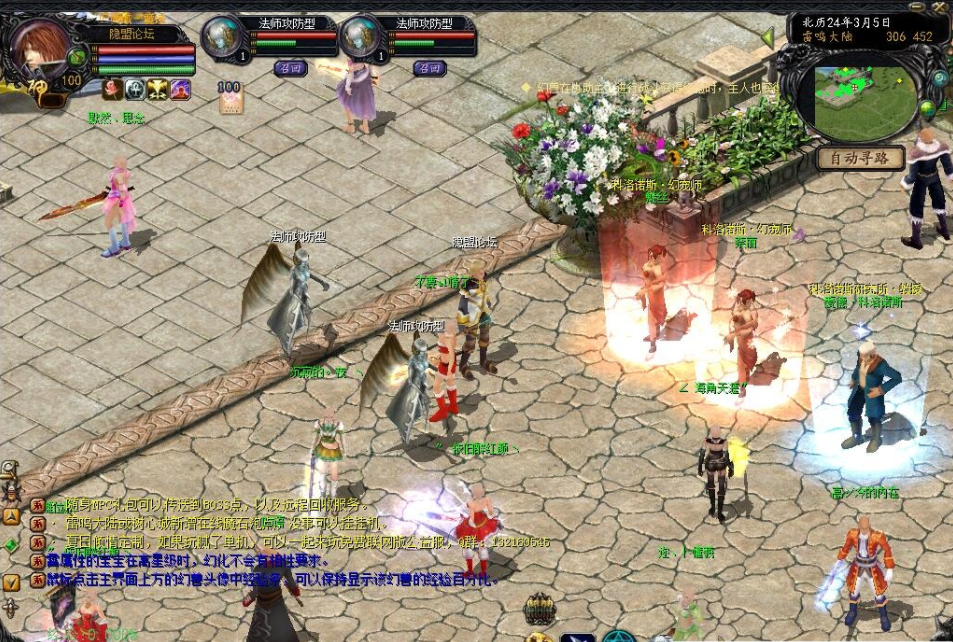Click the purple figure buff icon
Image resolution: width=953 pixels, height=642 pixels.
pos(180,89)
